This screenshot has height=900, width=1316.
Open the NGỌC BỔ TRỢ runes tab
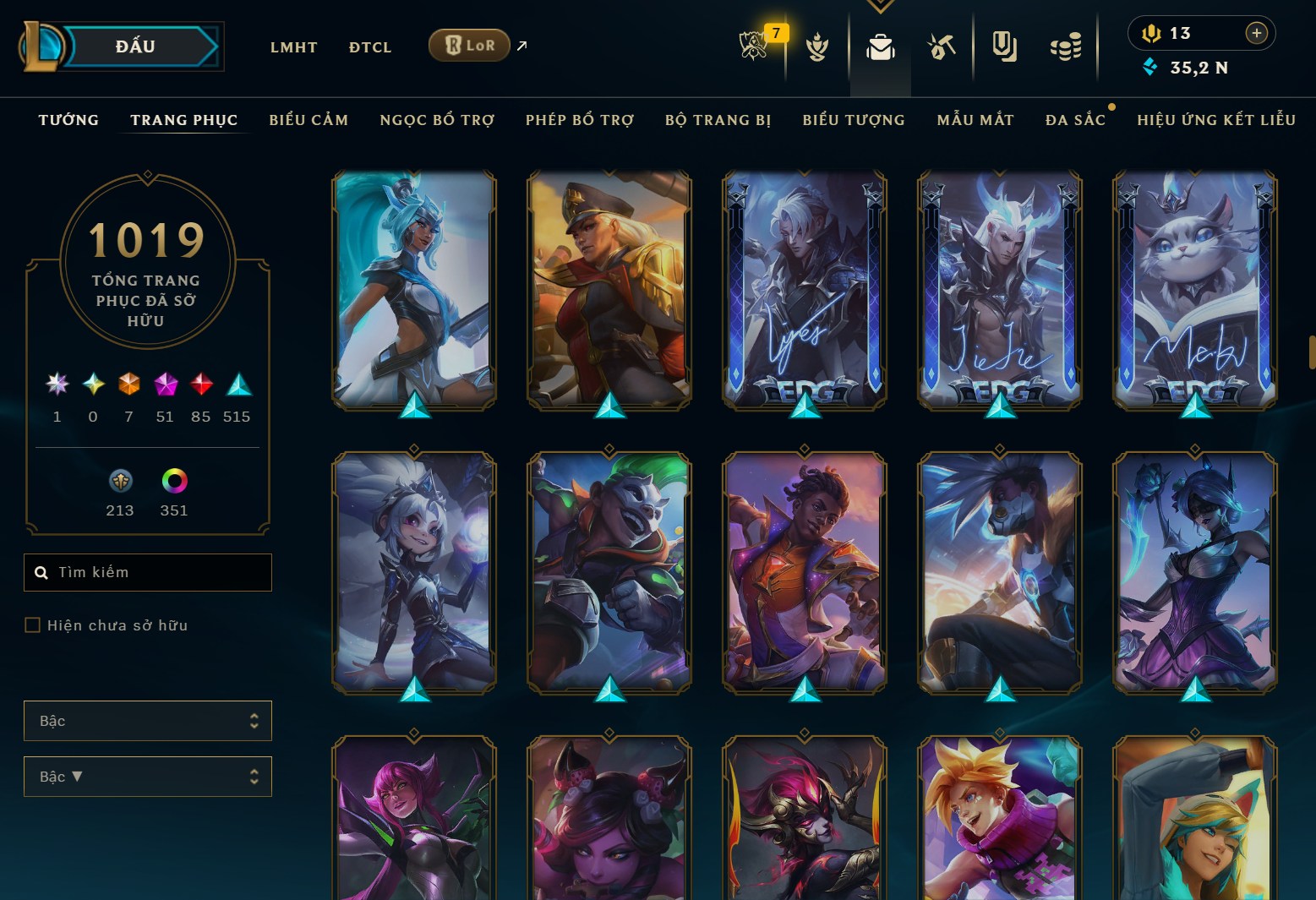coord(437,120)
